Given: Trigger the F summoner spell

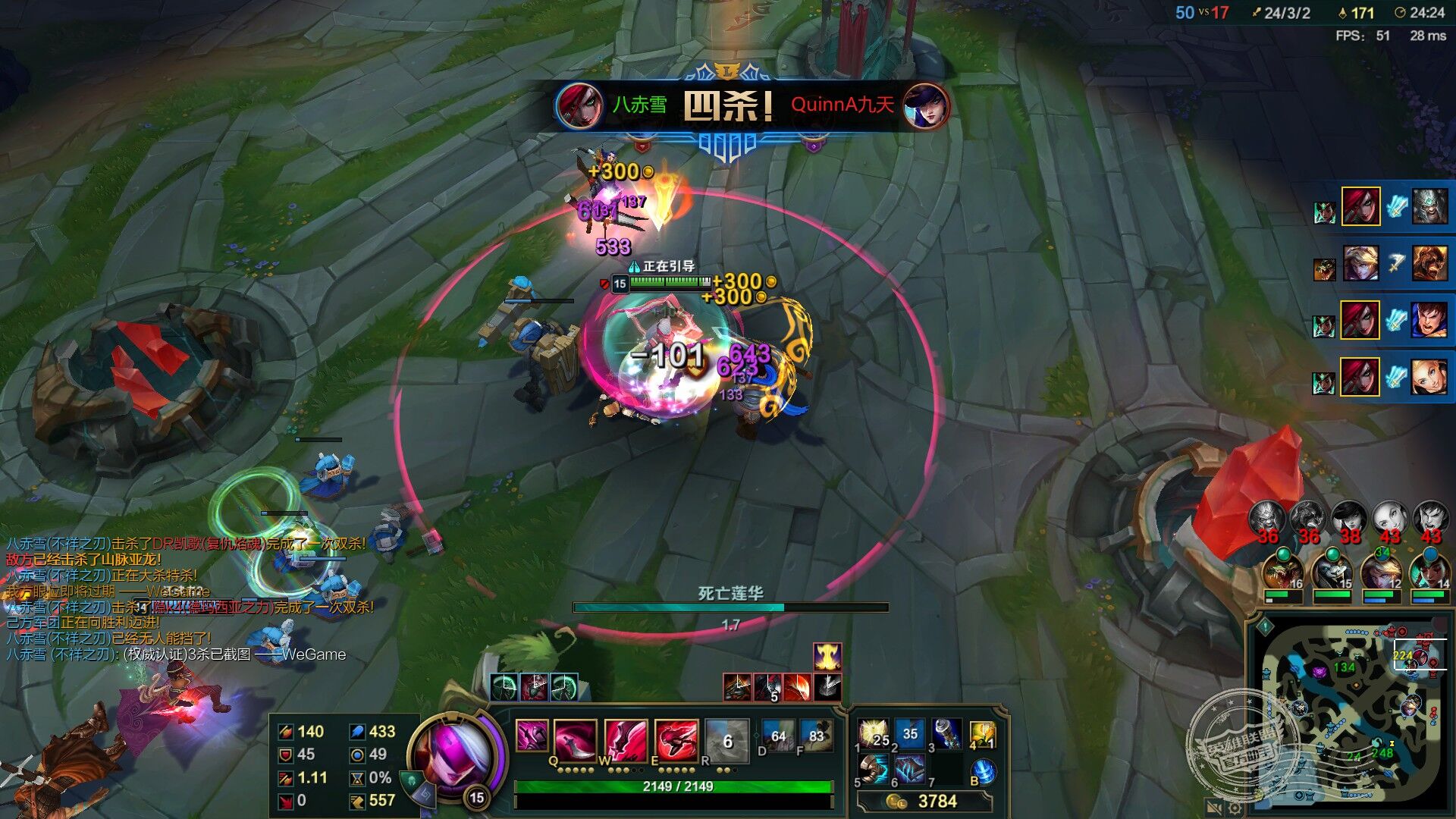Looking at the screenshot, I should [816, 736].
